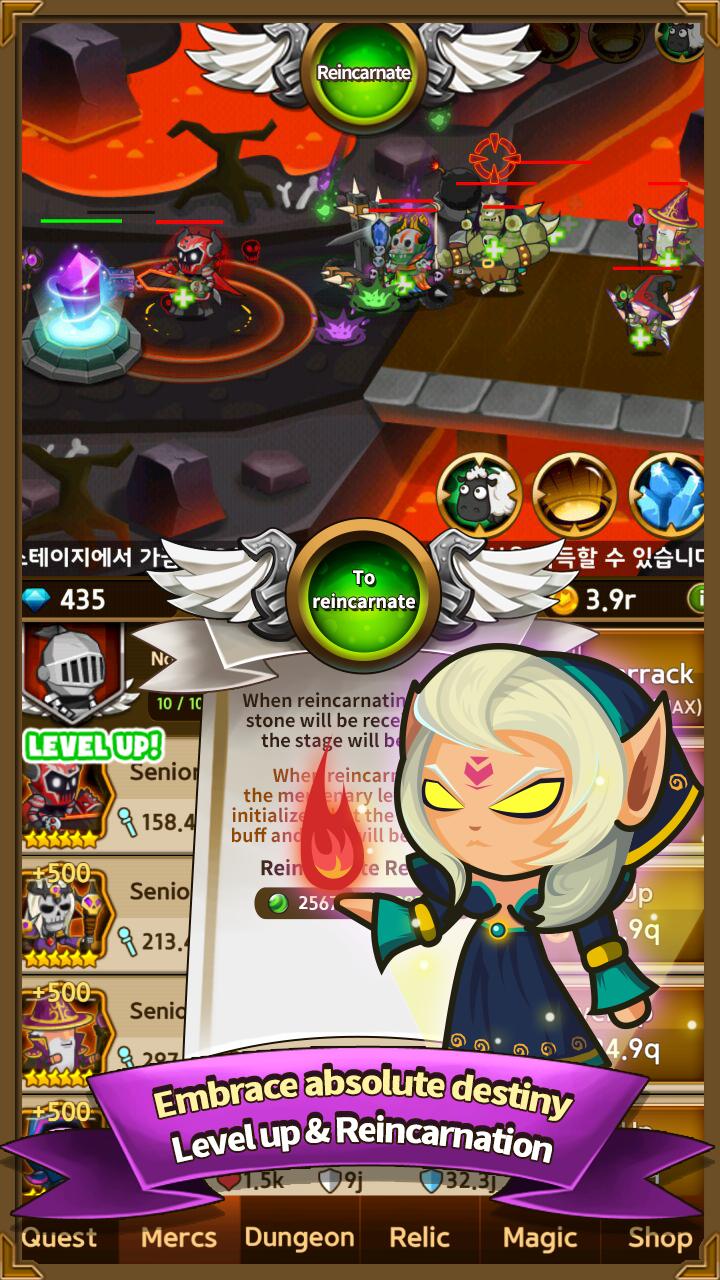Visit the Shop tab
This screenshot has height=1280, width=720.
(x=660, y=1237)
